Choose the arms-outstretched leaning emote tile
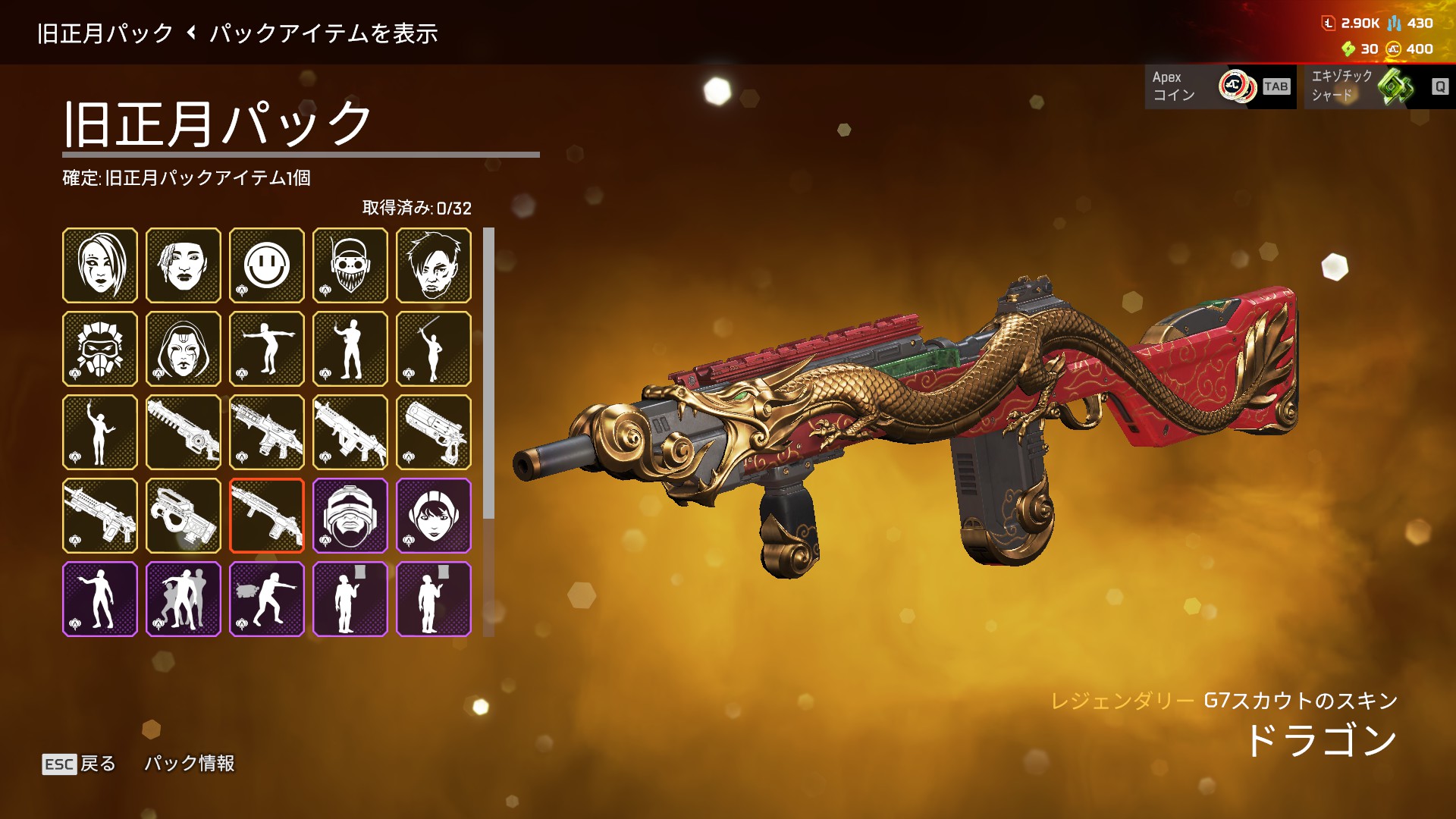Screen dimensions: 1456x819 [267, 349]
